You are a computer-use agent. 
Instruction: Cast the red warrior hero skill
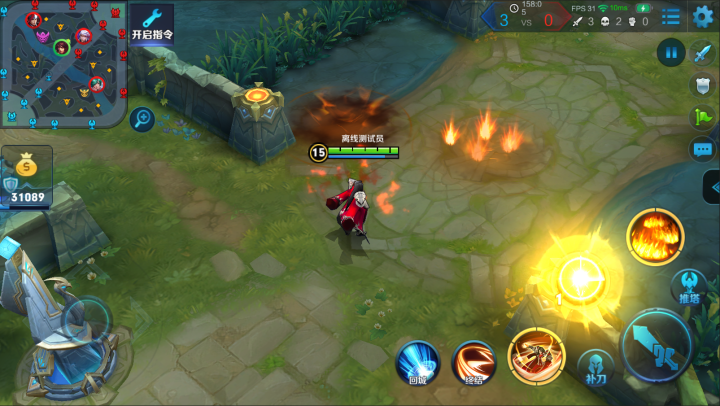[x=537, y=357]
